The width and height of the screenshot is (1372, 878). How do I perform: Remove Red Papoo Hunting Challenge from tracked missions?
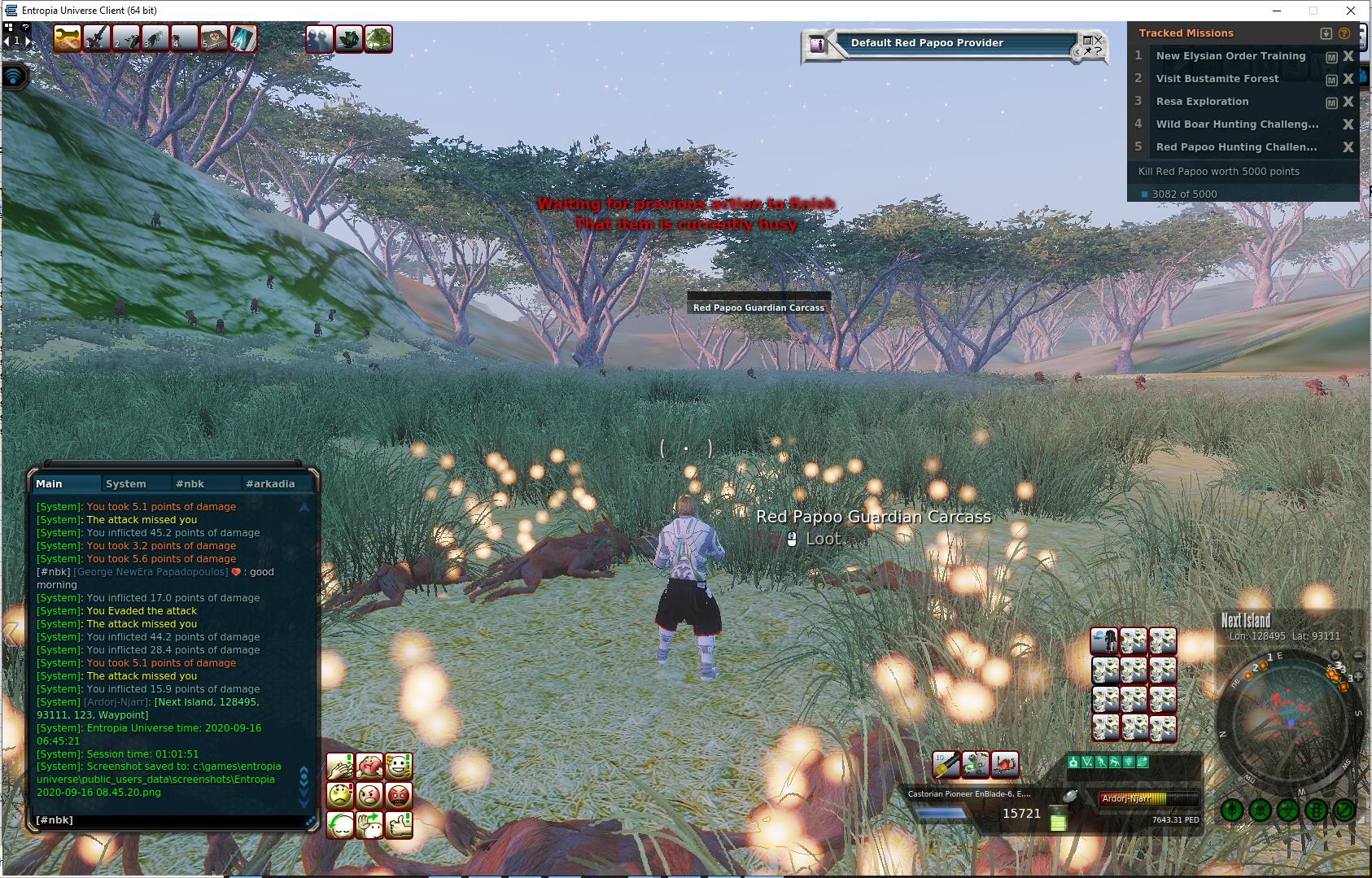pyautogui.click(x=1348, y=147)
